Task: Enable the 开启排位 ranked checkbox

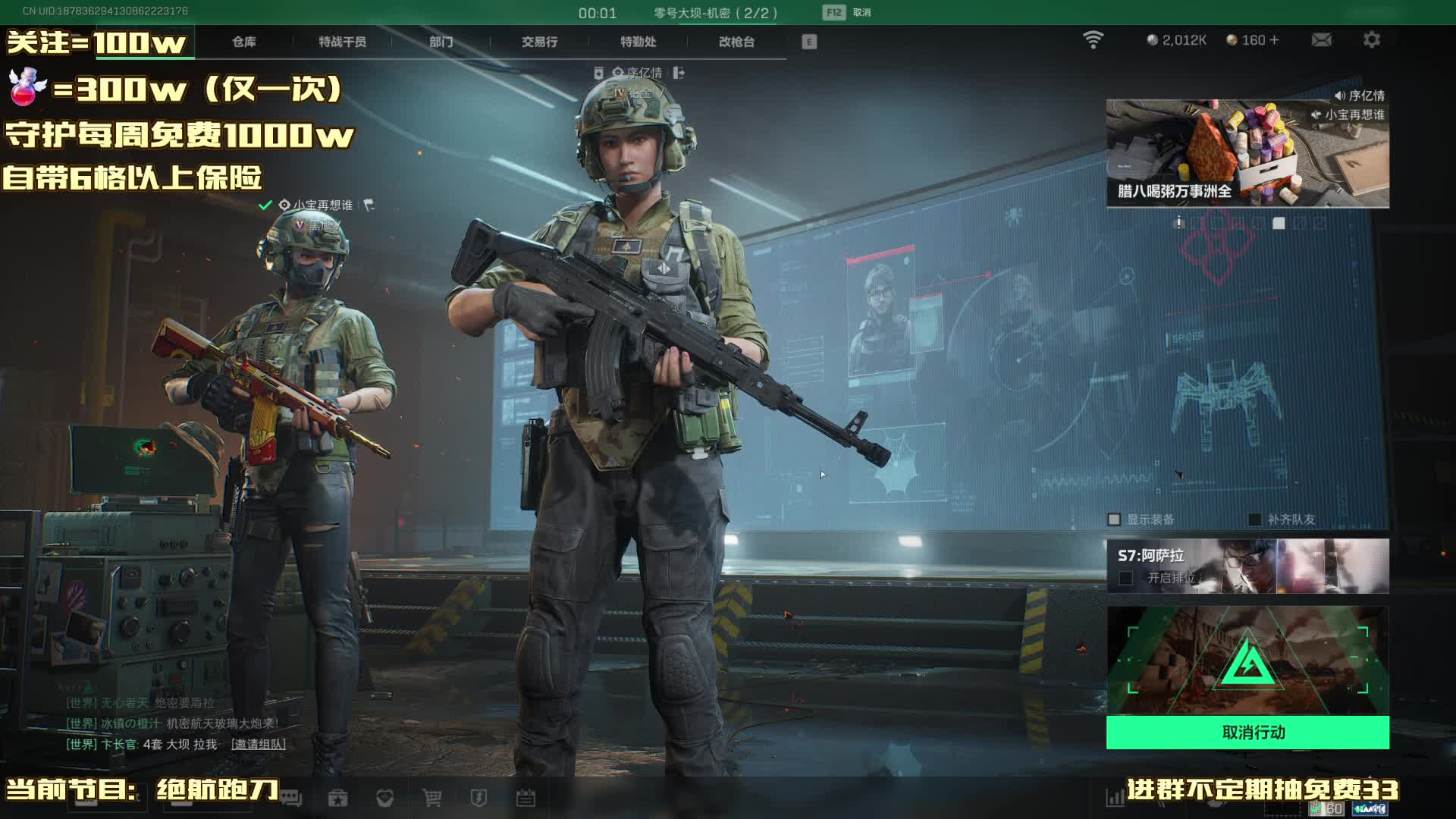Action: pyautogui.click(x=1126, y=579)
